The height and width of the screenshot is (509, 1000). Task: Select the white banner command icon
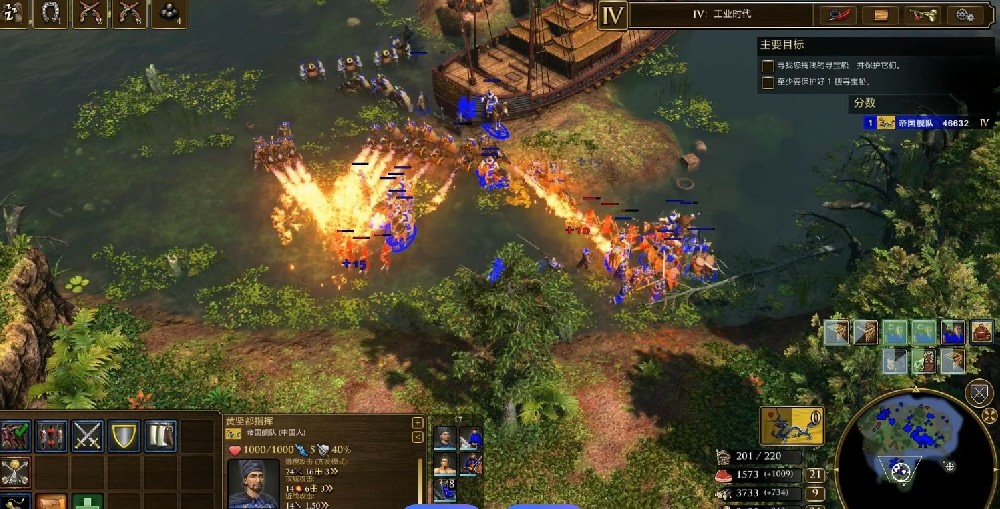coord(160,435)
